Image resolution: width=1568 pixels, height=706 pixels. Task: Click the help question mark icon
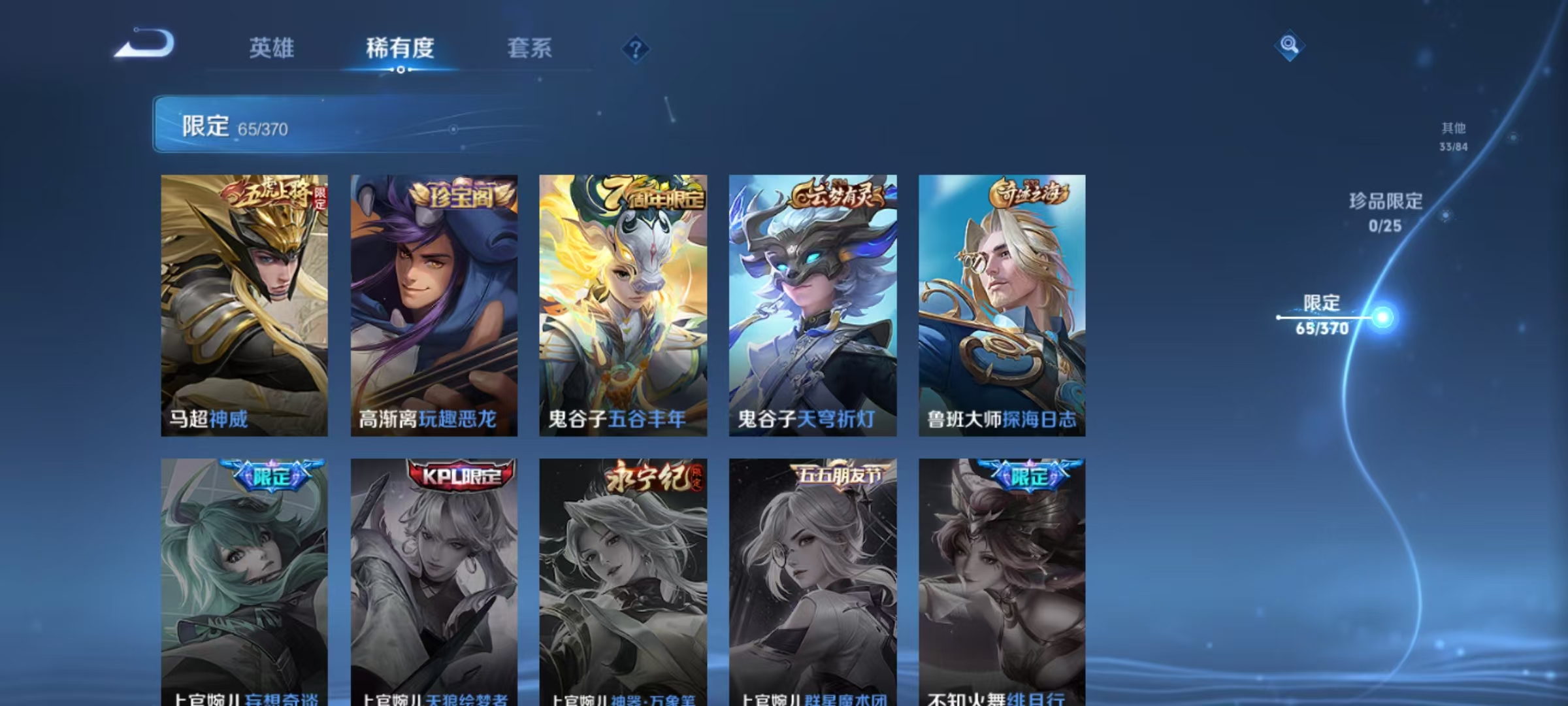(636, 48)
